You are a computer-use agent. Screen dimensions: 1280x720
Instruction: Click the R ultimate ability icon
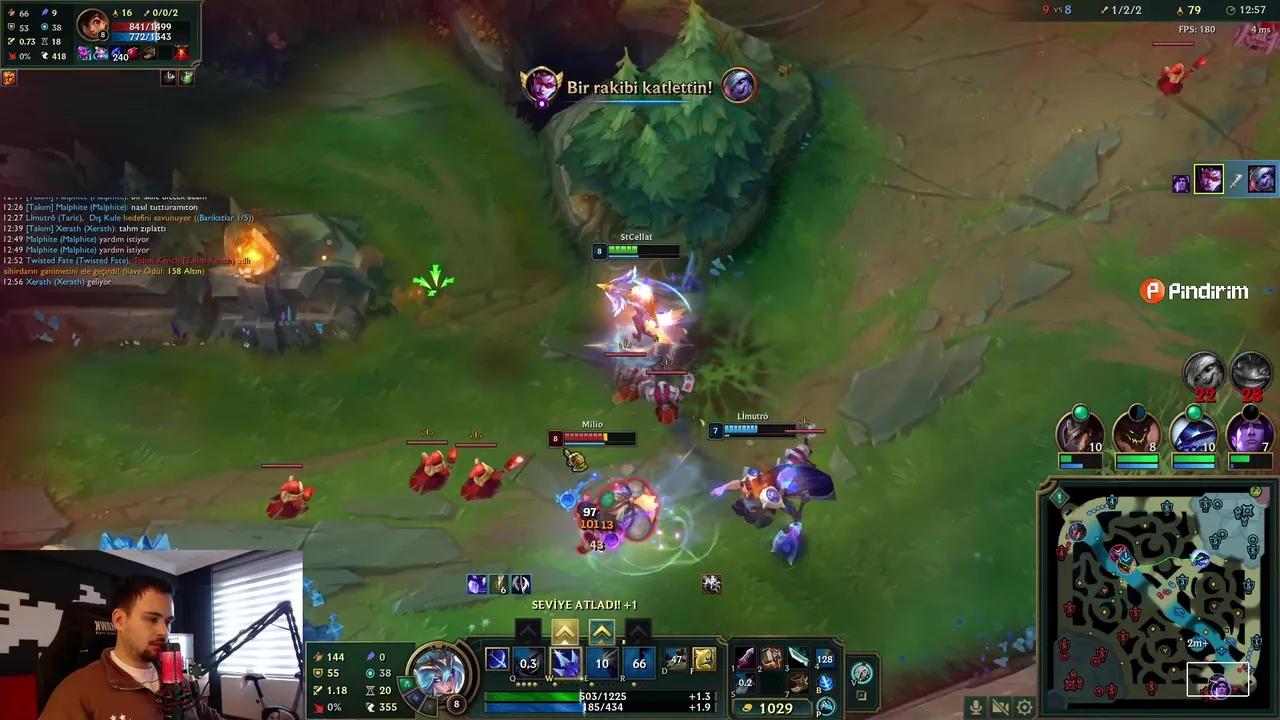coord(638,662)
